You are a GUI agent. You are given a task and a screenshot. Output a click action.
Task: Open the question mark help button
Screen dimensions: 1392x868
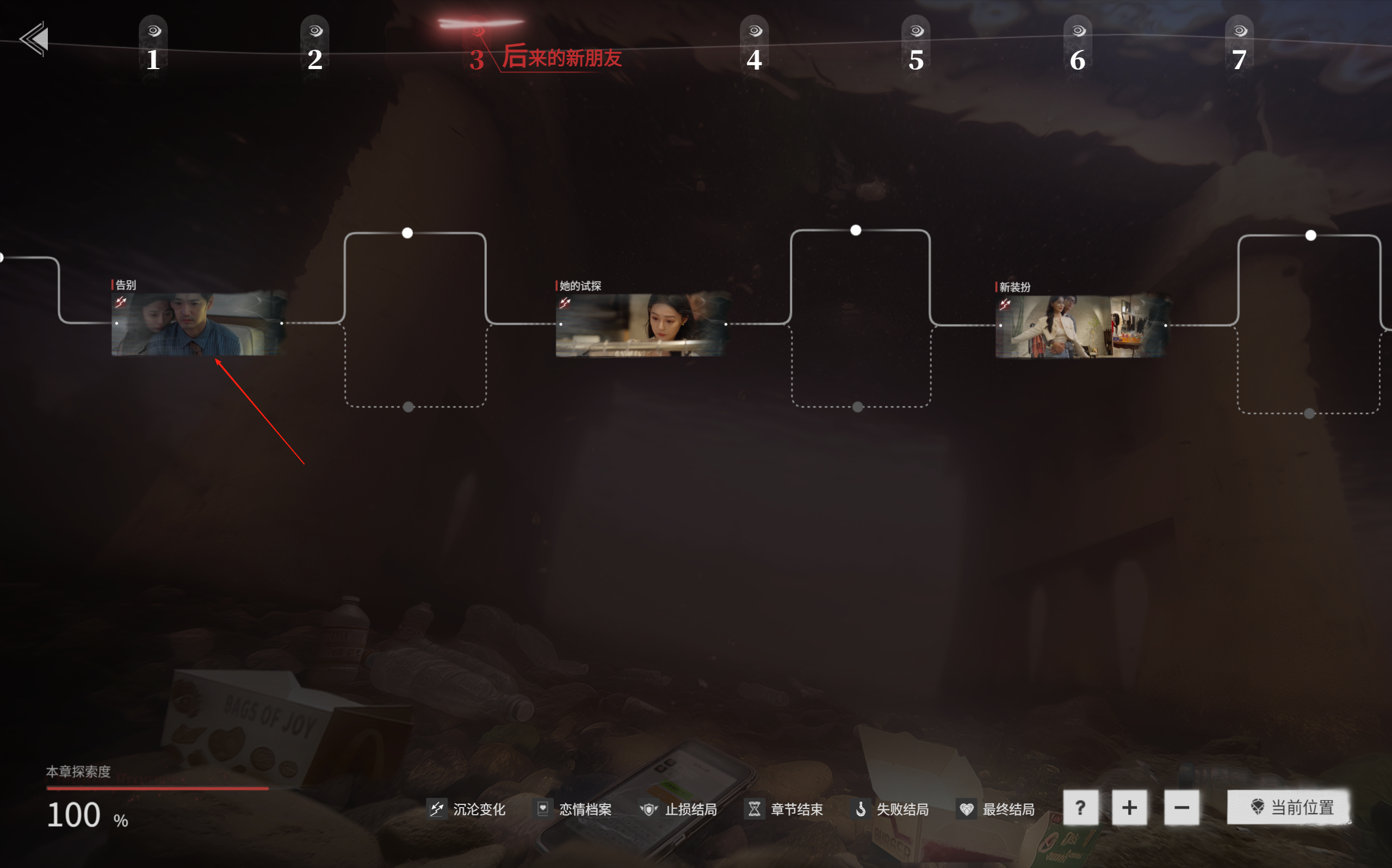pyautogui.click(x=1080, y=808)
